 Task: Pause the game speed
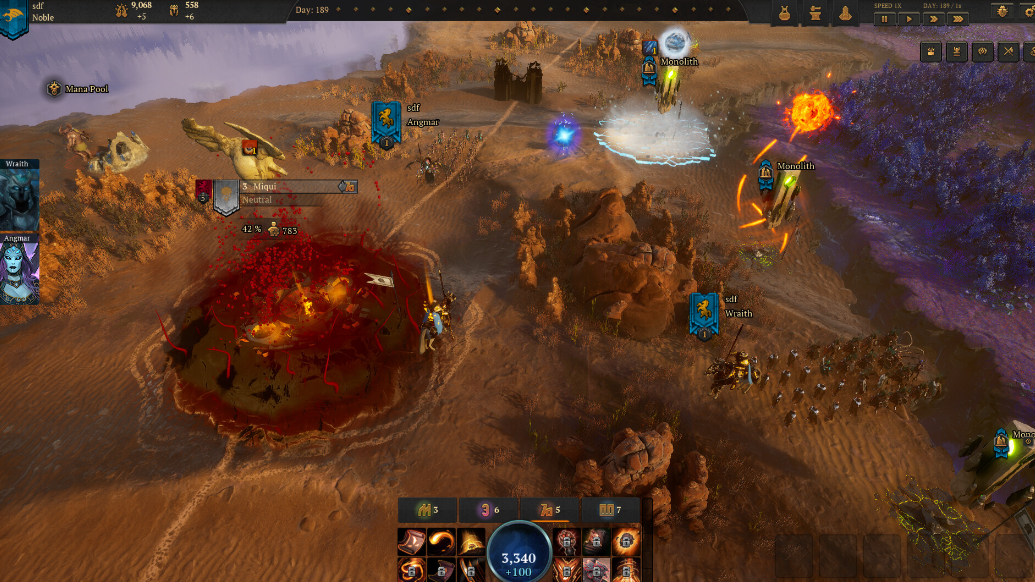[x=884, y=18]
